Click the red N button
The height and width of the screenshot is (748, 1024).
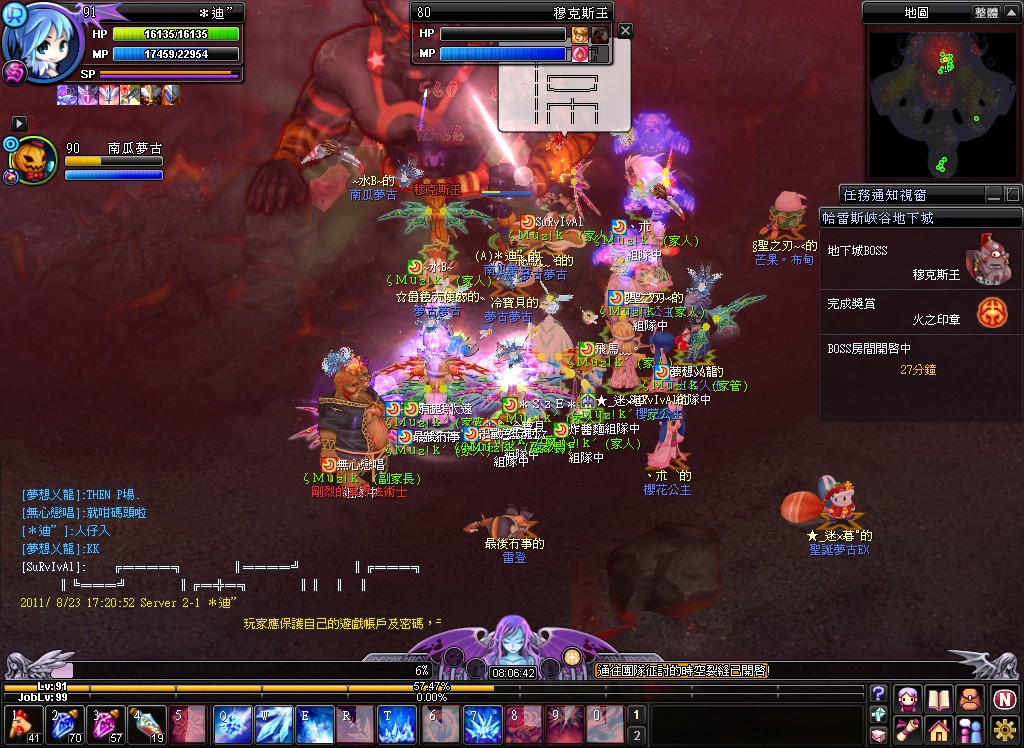(x=1005, y=698)
